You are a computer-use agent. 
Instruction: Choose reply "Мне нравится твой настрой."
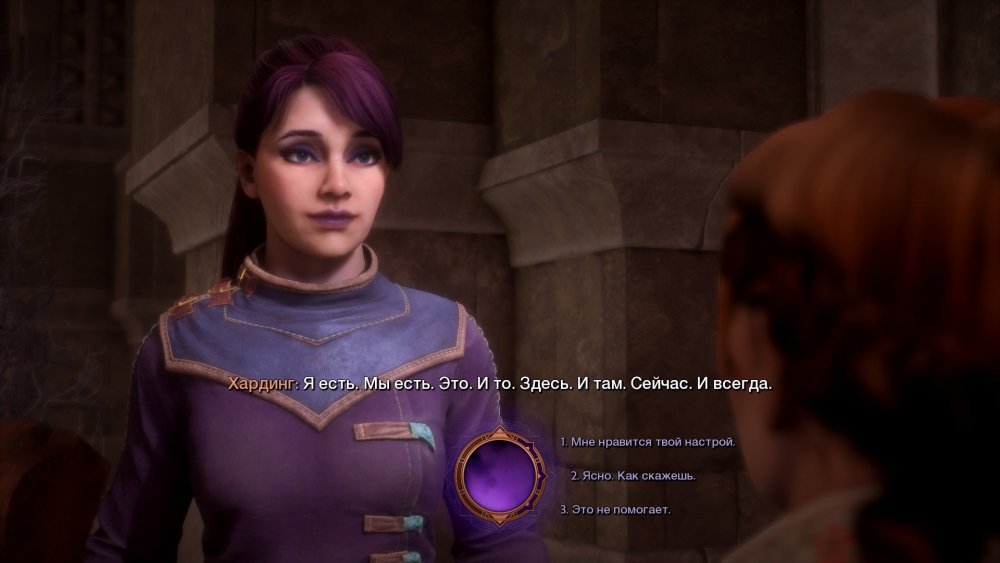[x=647, y=442]
